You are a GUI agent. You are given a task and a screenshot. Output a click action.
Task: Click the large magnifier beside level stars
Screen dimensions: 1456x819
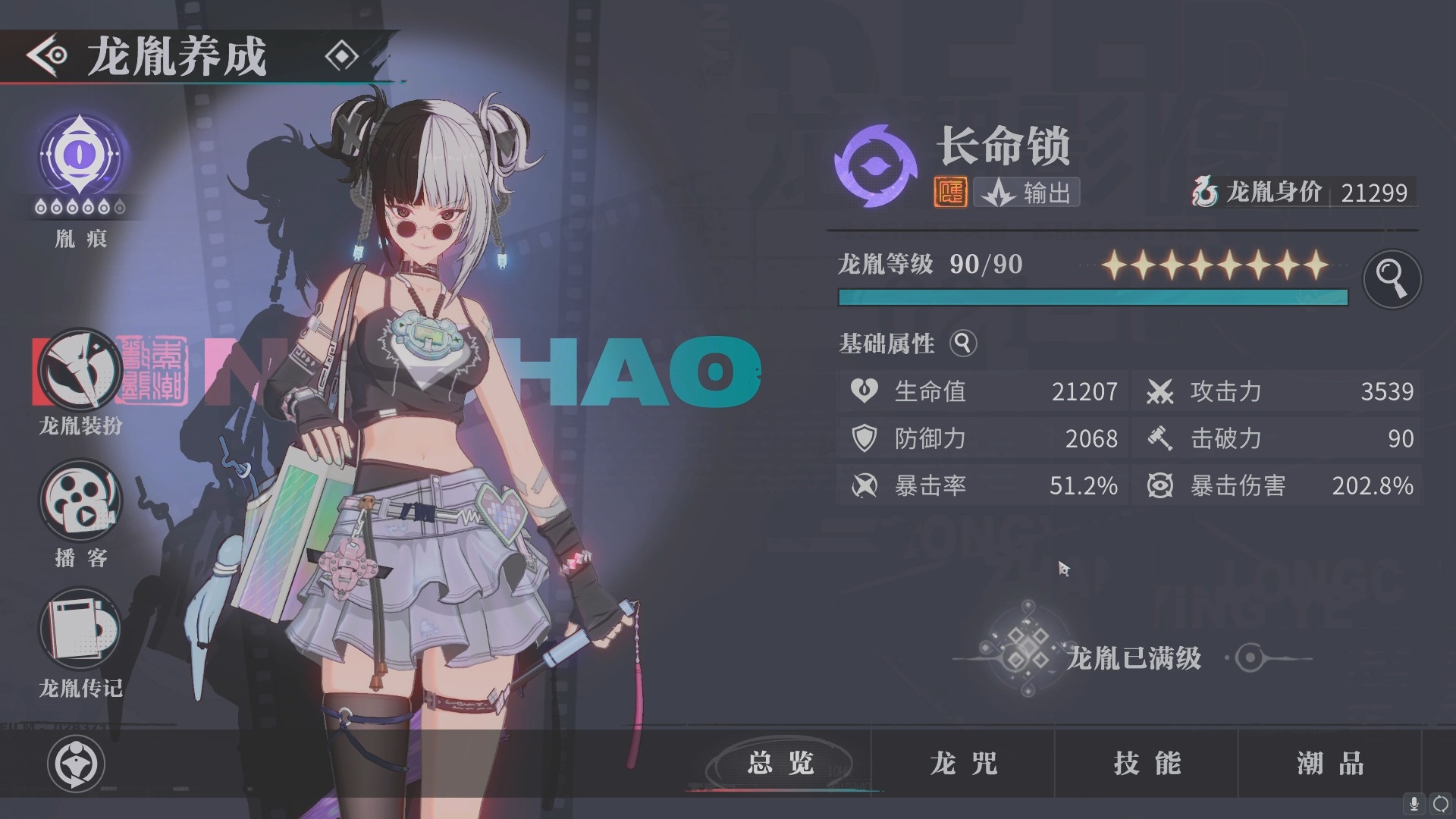1392,278
